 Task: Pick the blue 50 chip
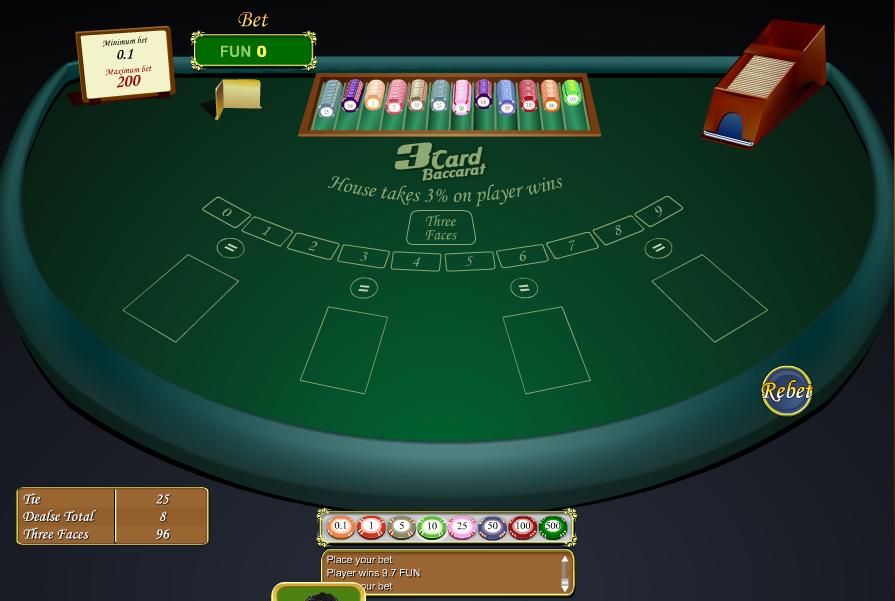click(x=492, y=526)
